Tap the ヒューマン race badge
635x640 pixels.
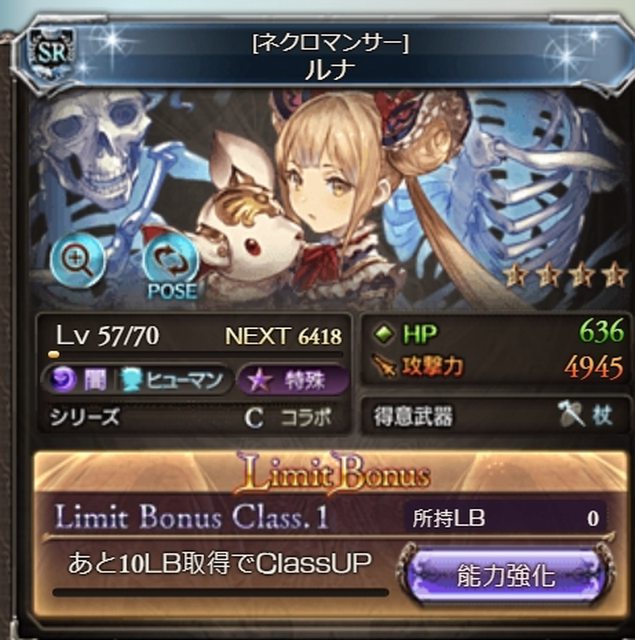coord(176,380)
